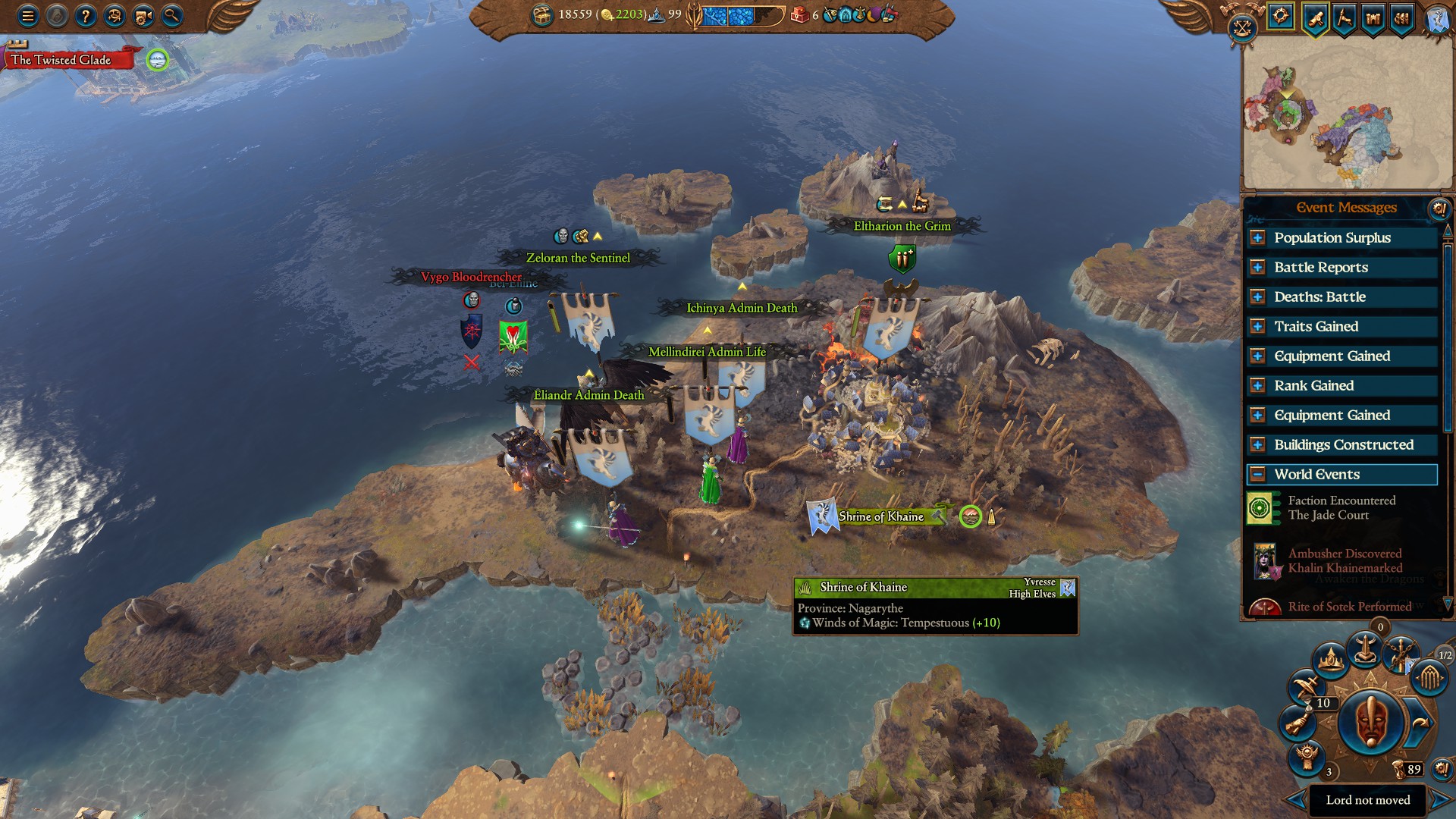Screen dimensions: 1456x819
Task: Expand Buildings Constructed messages
Action: coord(1257,445)
